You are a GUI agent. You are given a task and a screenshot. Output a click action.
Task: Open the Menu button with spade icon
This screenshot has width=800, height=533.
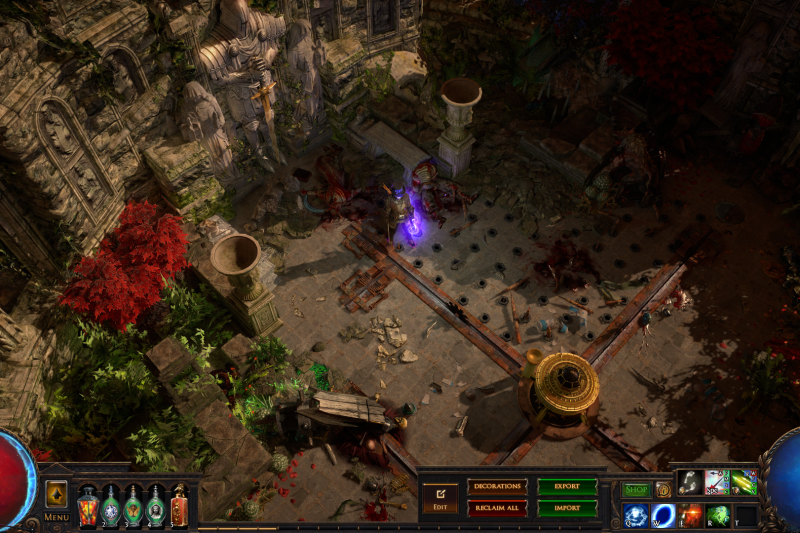[x=57, y=496]
